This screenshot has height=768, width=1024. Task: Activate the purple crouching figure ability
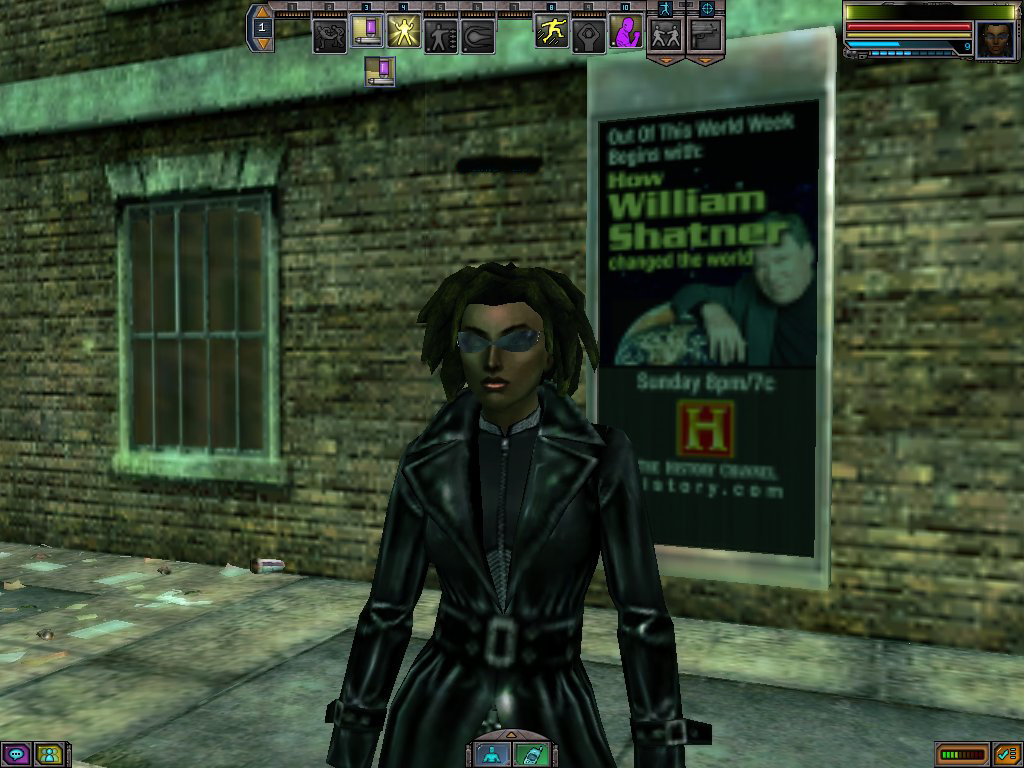pyautogui.click(x=625, y=36)
